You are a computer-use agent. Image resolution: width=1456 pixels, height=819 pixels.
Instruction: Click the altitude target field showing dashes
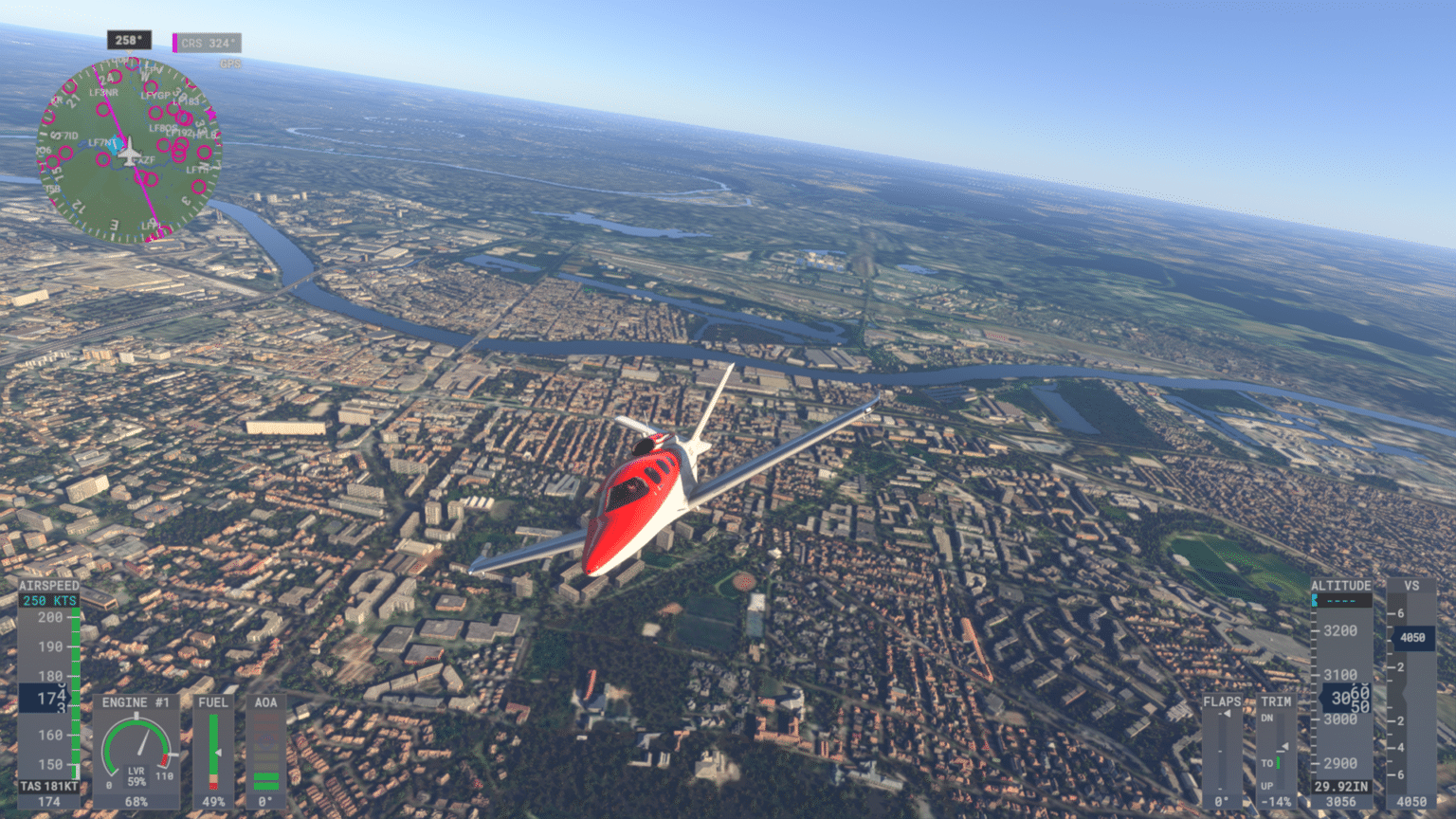click(x=1344, y=600)
